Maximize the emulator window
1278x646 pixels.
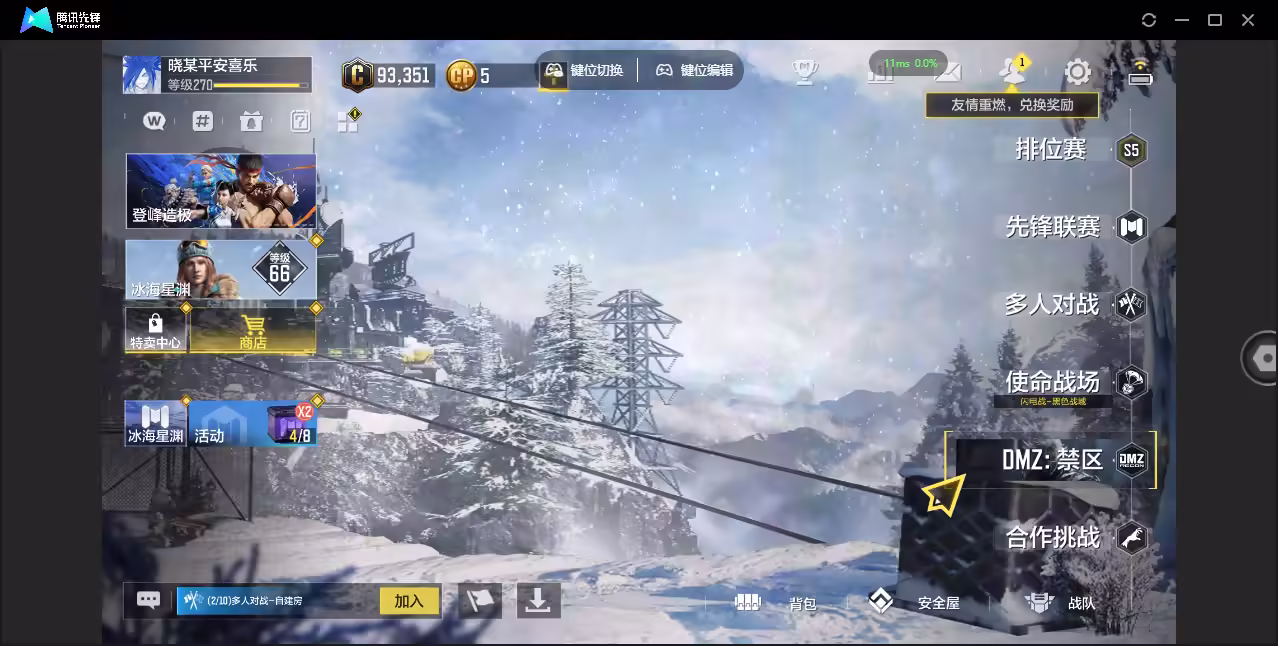tap(1215, 20)
